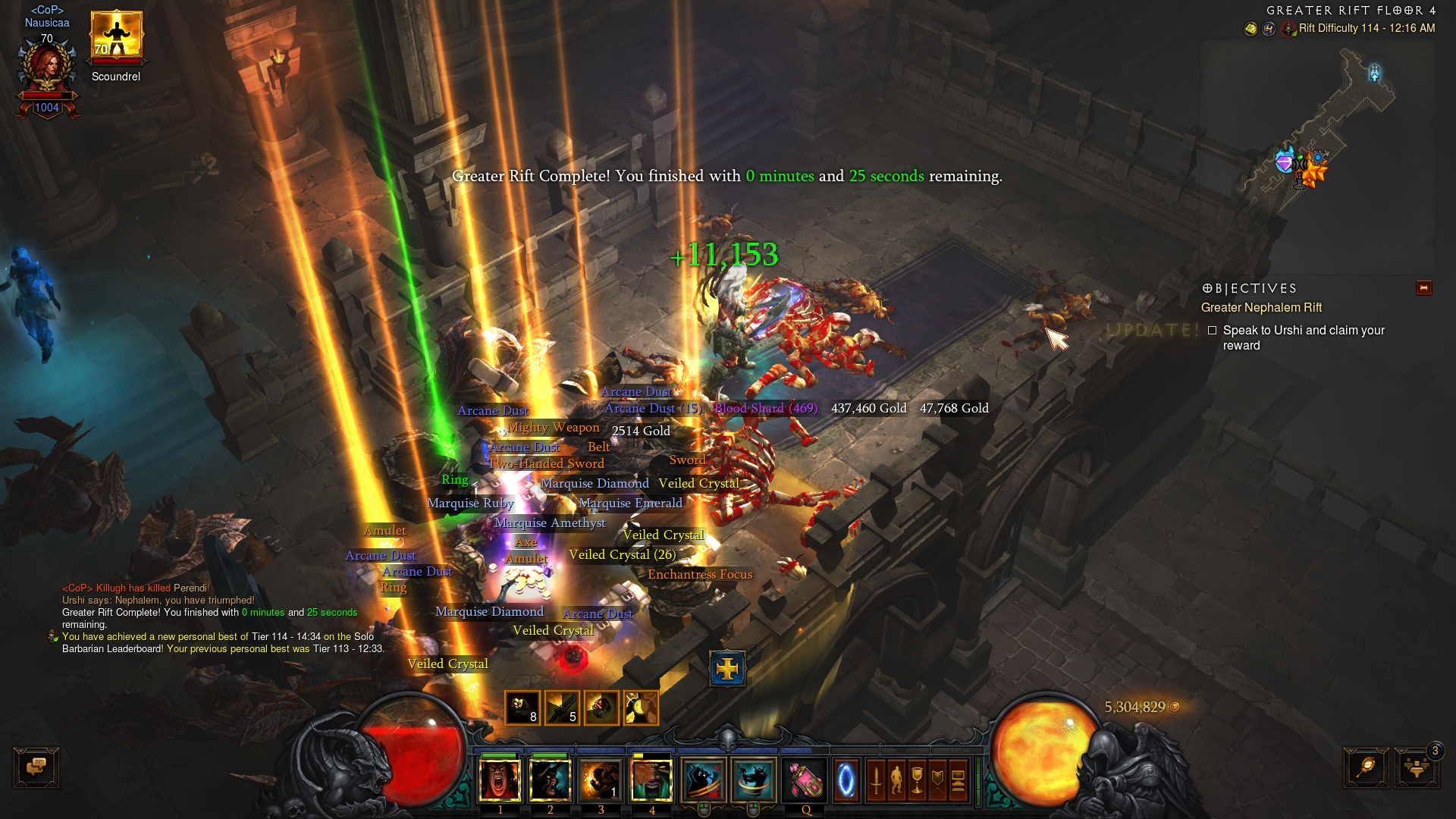Viewport: 1456px width, 819px height.
Task: Collapse the Objectives tracker panel
Action: [x=1423, y=288]
